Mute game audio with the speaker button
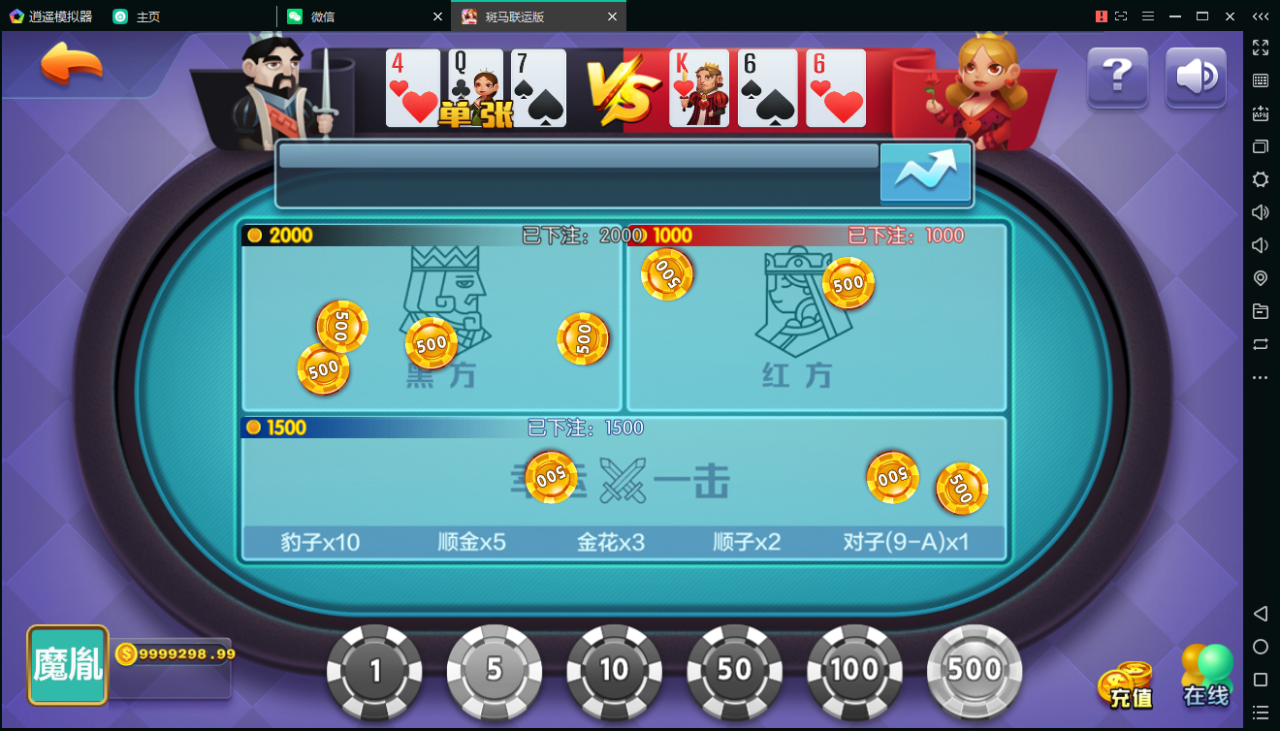The height and width of the screenshot is (731, 1280). (x=1194, y=77)
